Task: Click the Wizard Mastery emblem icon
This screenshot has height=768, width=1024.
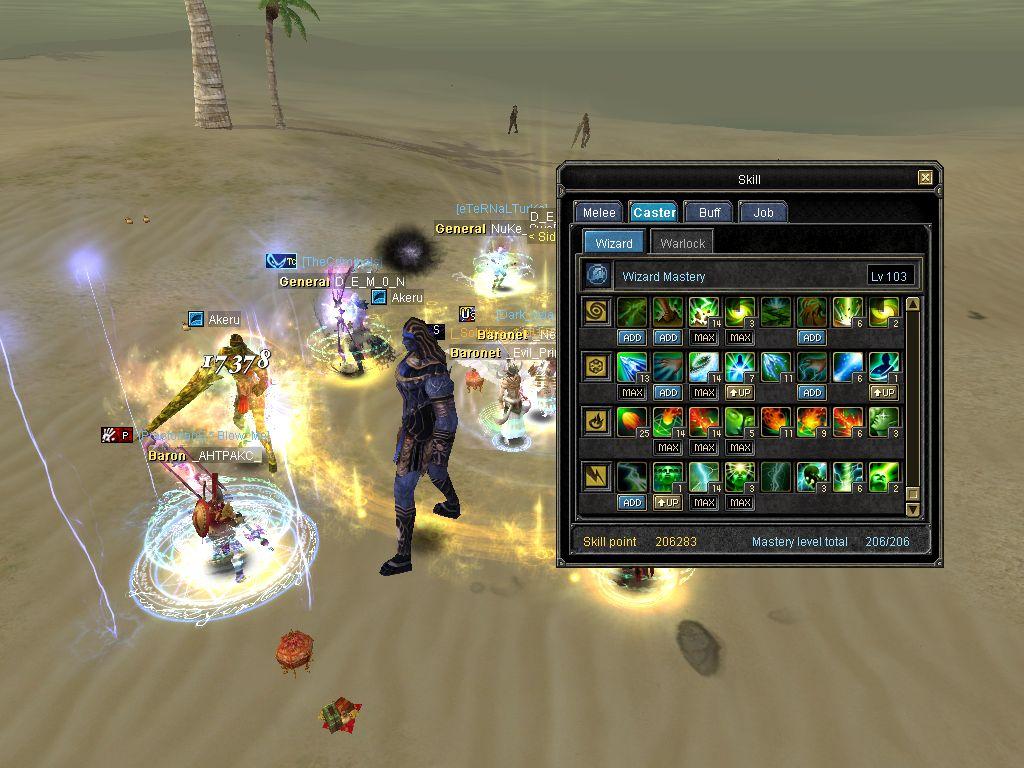Action: (x=598, y=275)
